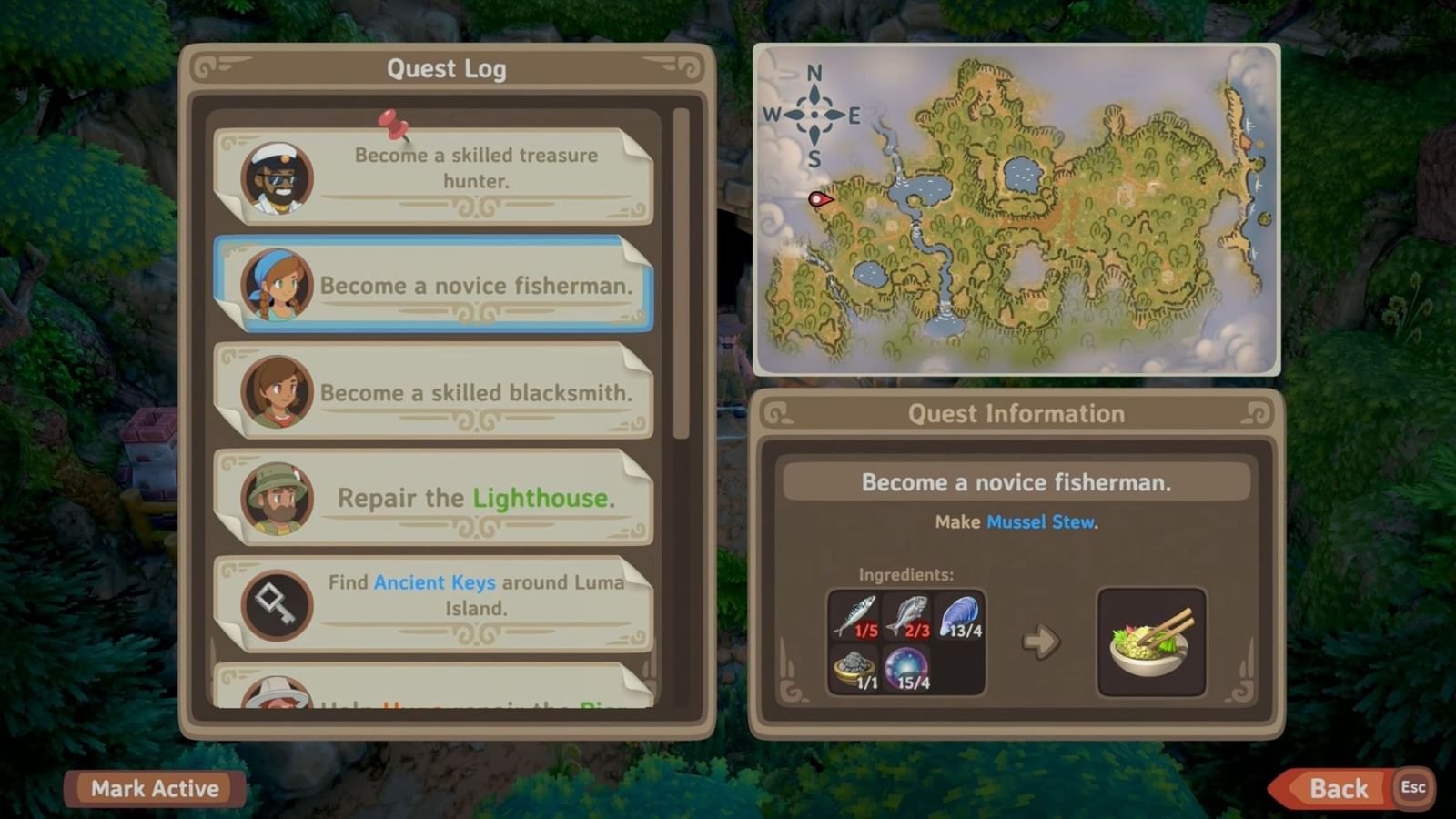Select the sardine ingredient icon showing 1/5

pyautogui.click(x=854, y=617)
